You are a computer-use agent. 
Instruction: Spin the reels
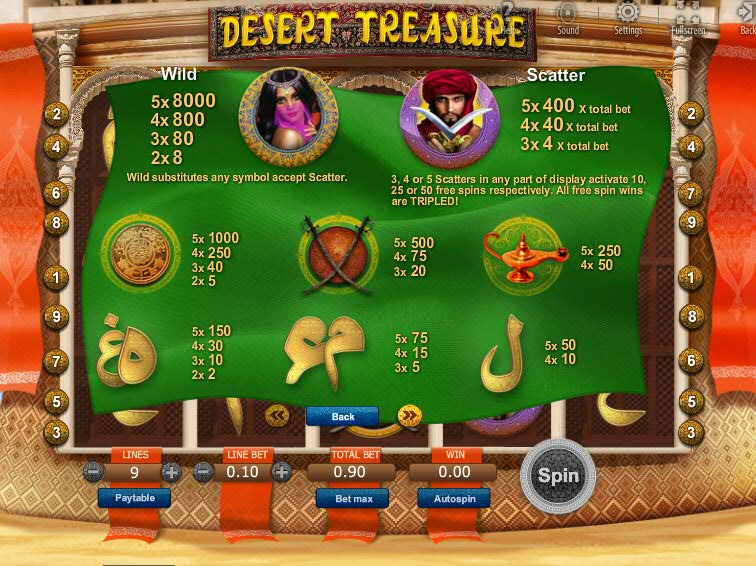pos(558,476)
